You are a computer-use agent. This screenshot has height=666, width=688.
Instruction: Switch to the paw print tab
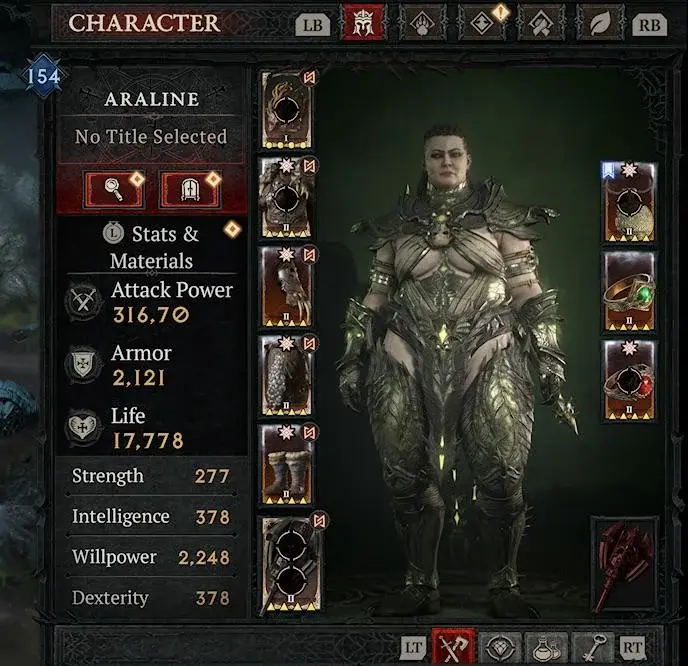pos(422,23)
